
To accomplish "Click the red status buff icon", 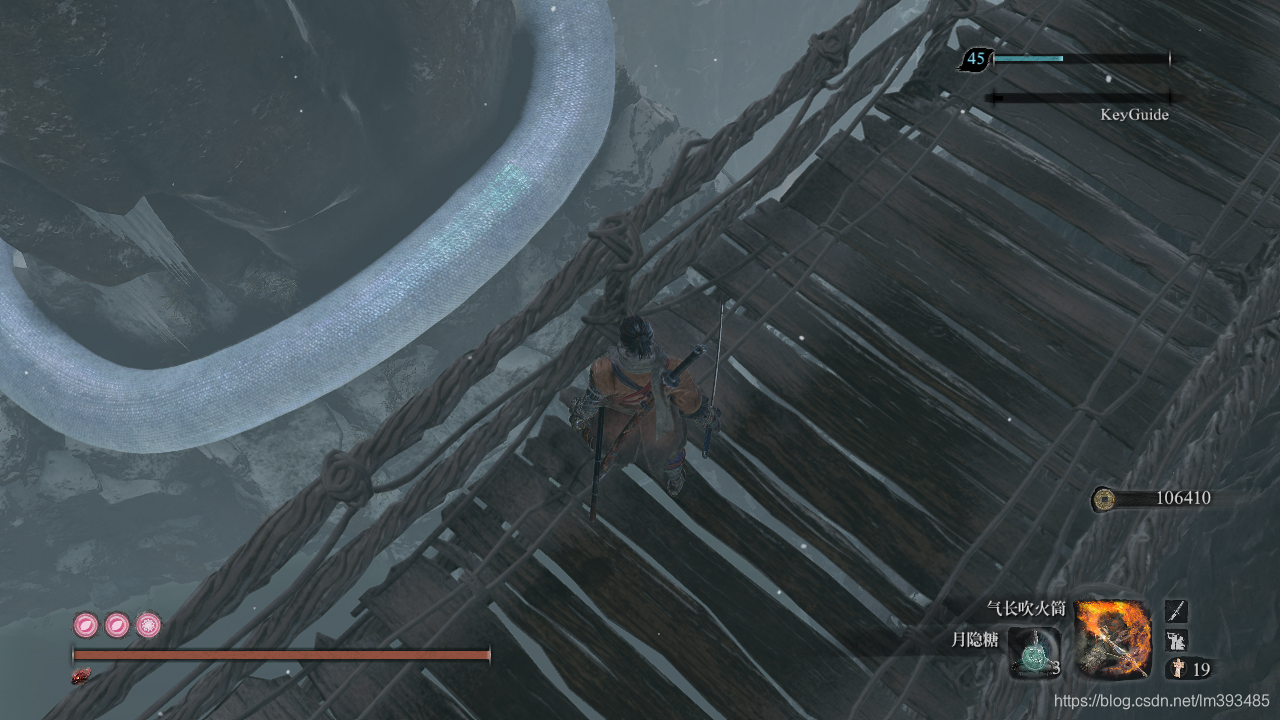I will 81,677.
